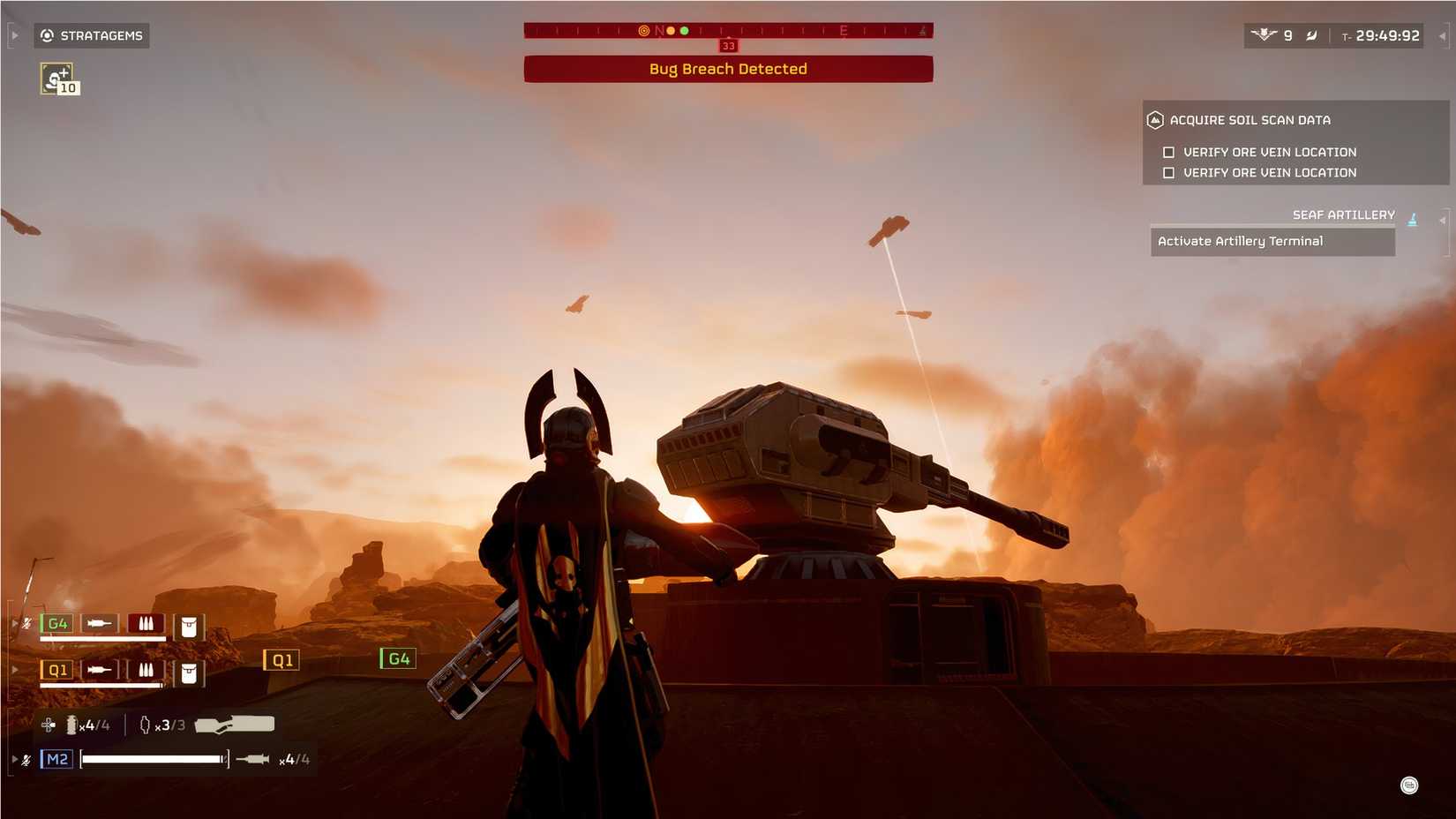Check the second Verify Ore Vein Location checkbox

[x=1169, y=172]
